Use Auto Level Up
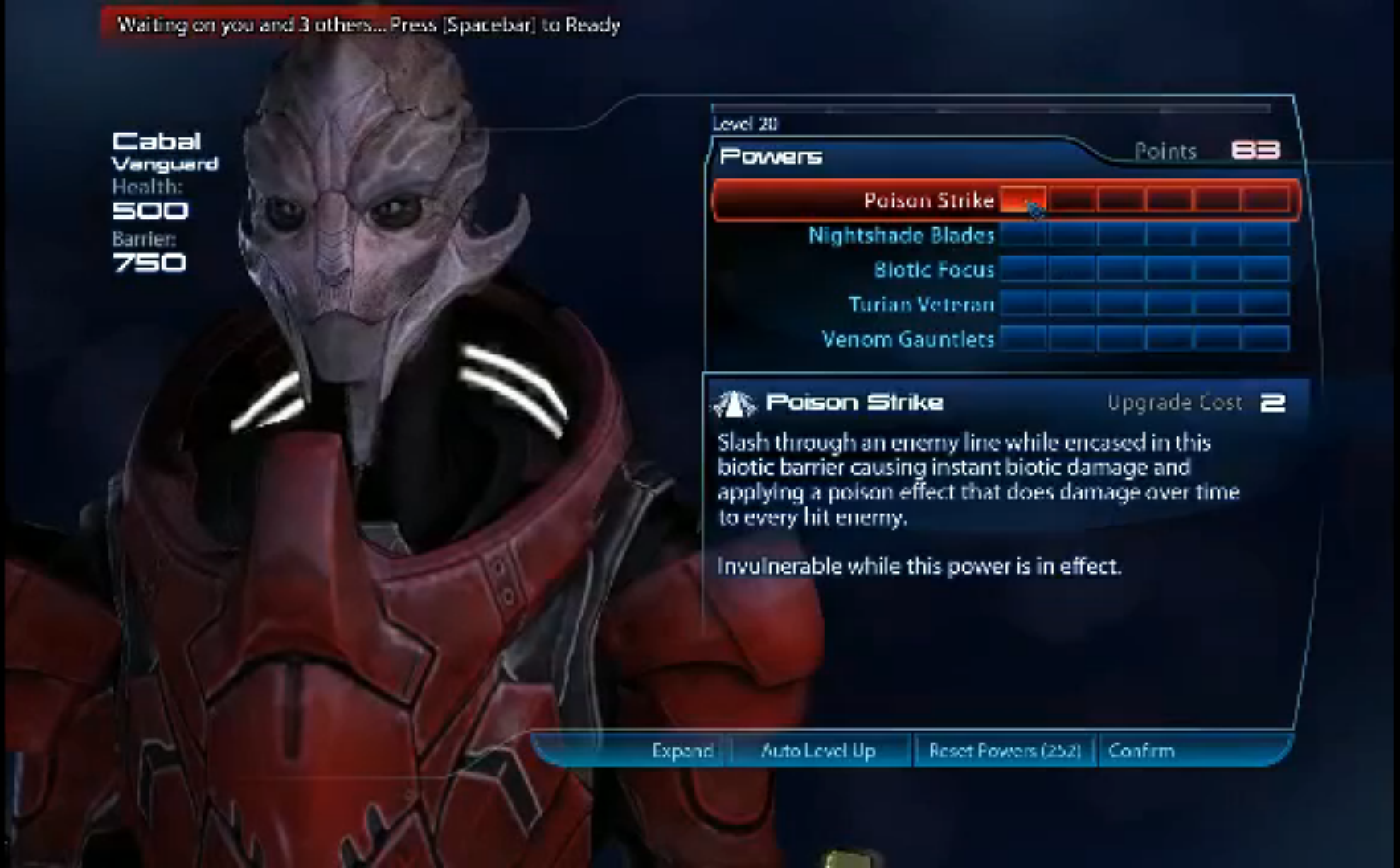The height and width of the screenshot is (868, 1400). 817,751
